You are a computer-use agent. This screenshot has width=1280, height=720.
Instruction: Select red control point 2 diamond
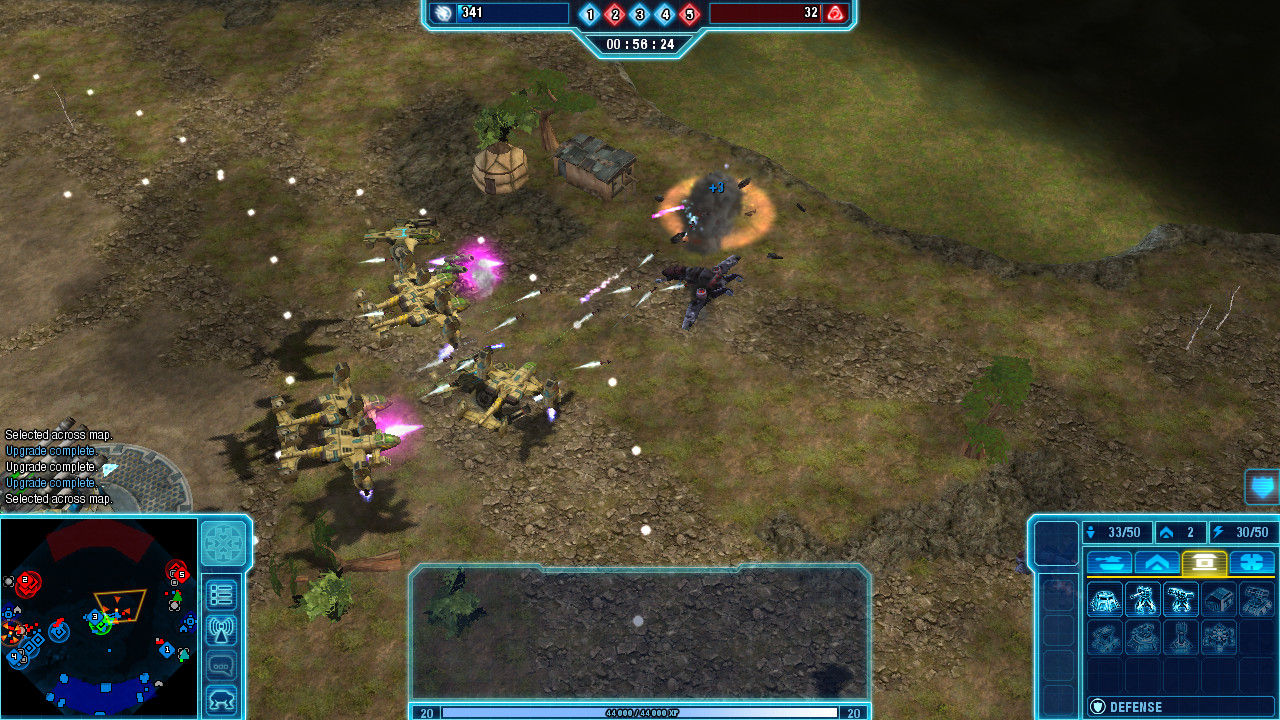[615, 14]
